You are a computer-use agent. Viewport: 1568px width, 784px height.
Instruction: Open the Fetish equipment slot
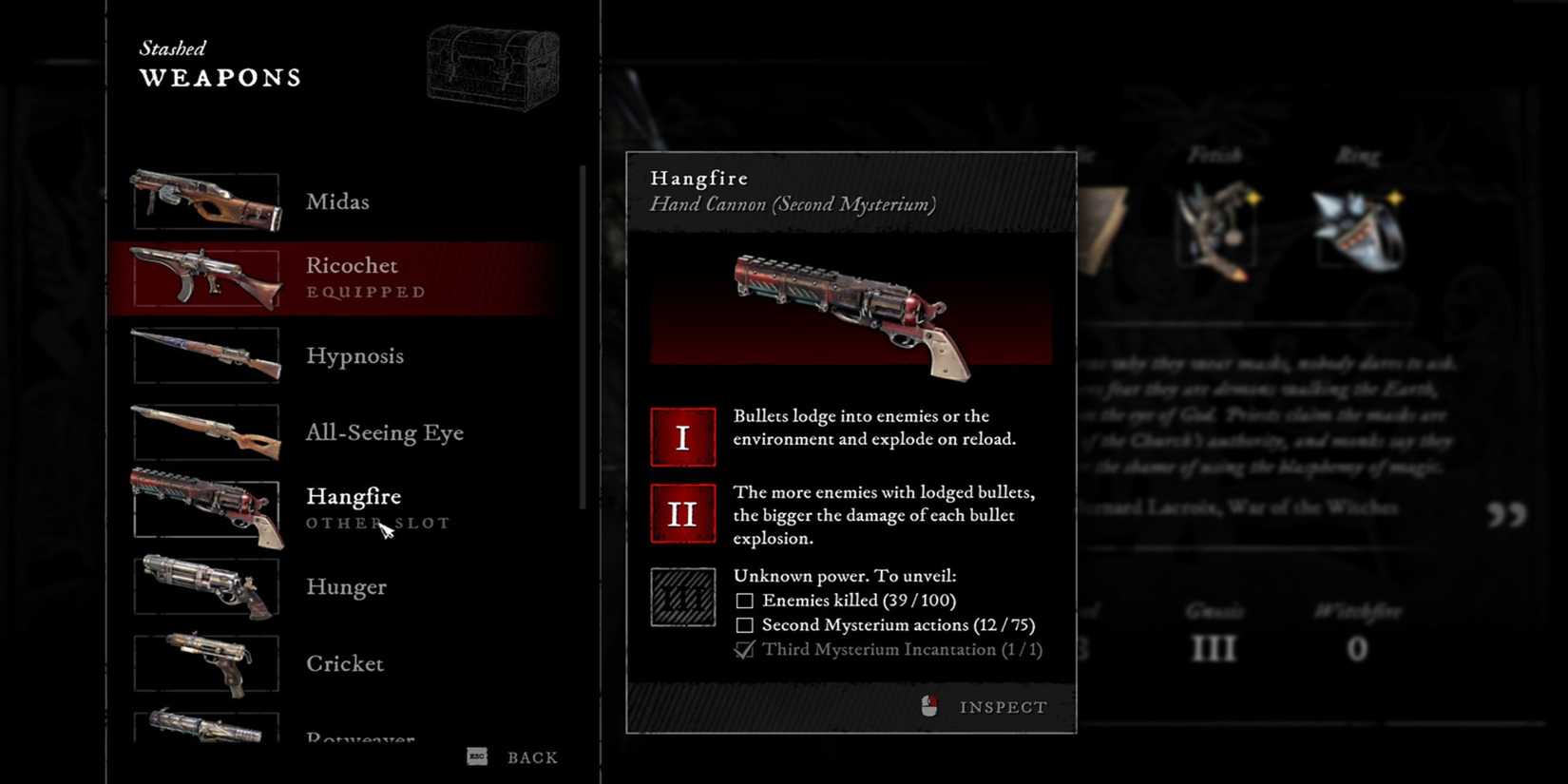click(1214, 230)
